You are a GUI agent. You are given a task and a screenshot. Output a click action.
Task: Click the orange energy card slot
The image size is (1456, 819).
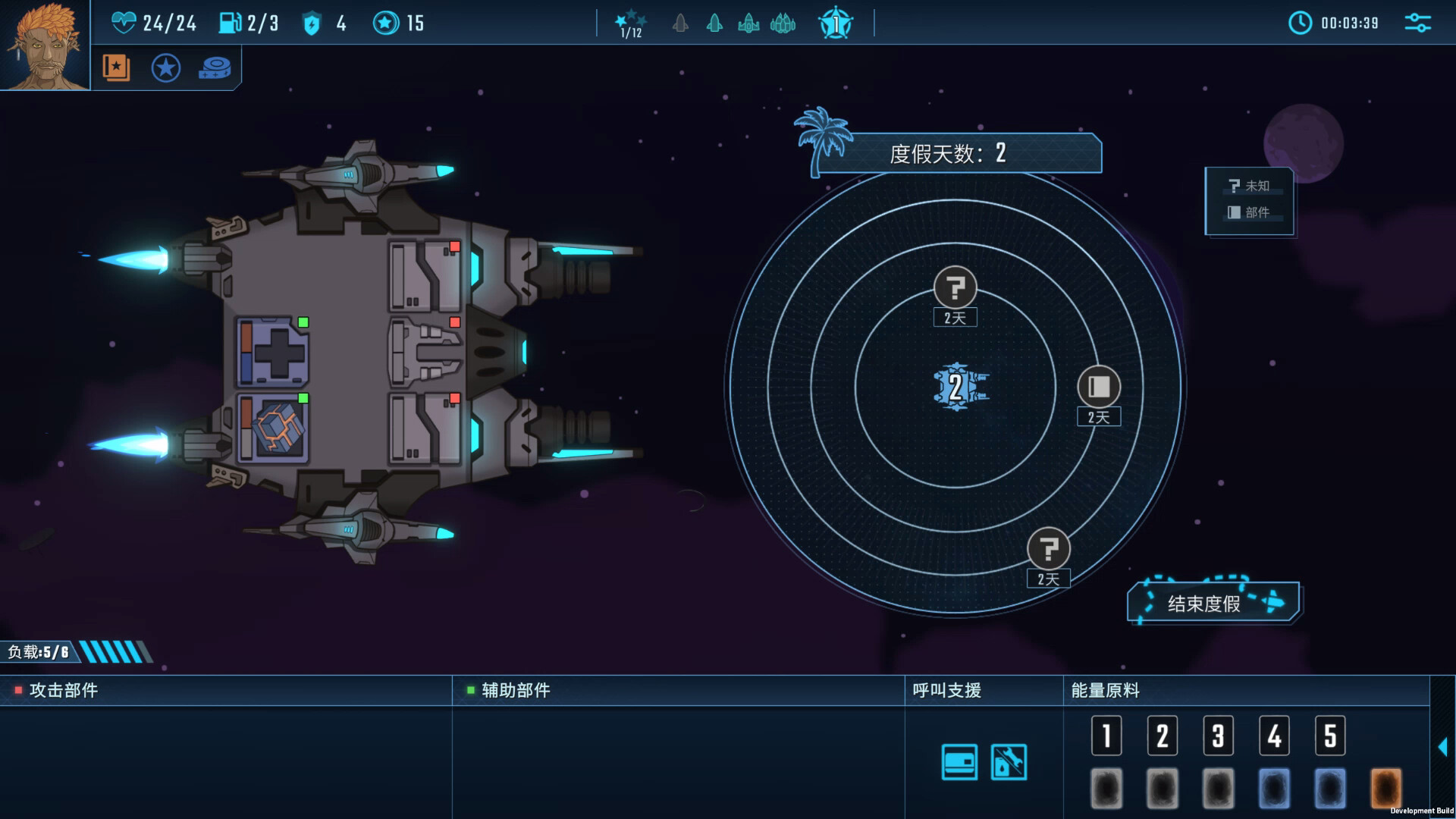coord(1388,789)
